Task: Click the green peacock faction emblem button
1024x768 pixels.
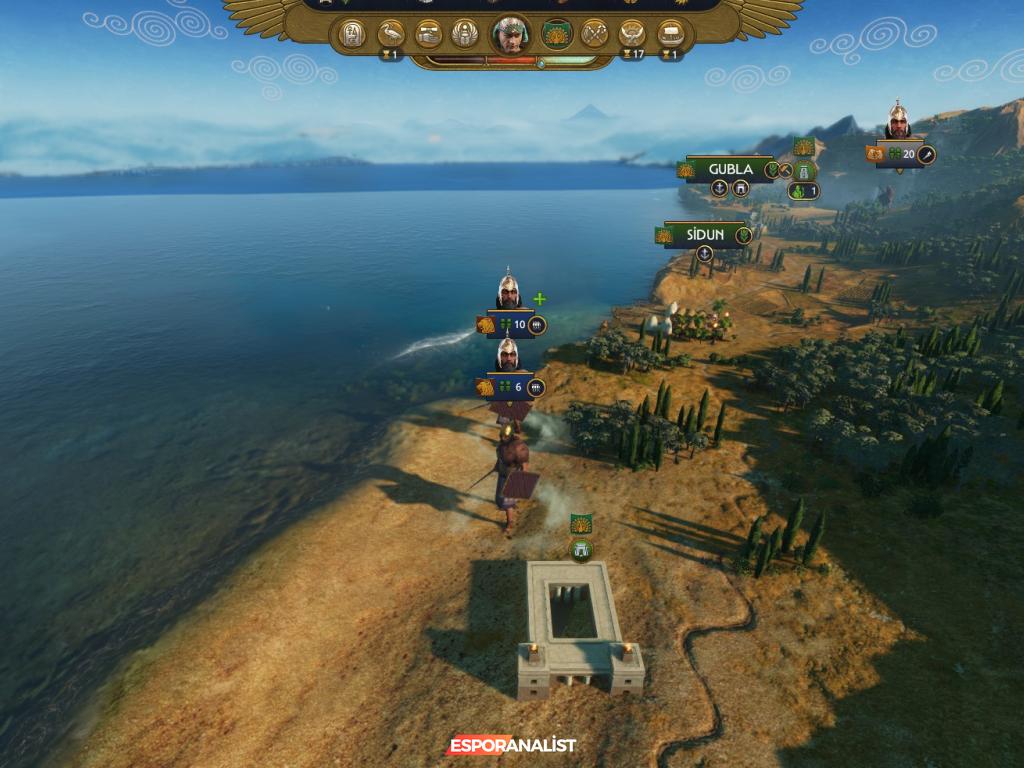Action: [555, 34]
